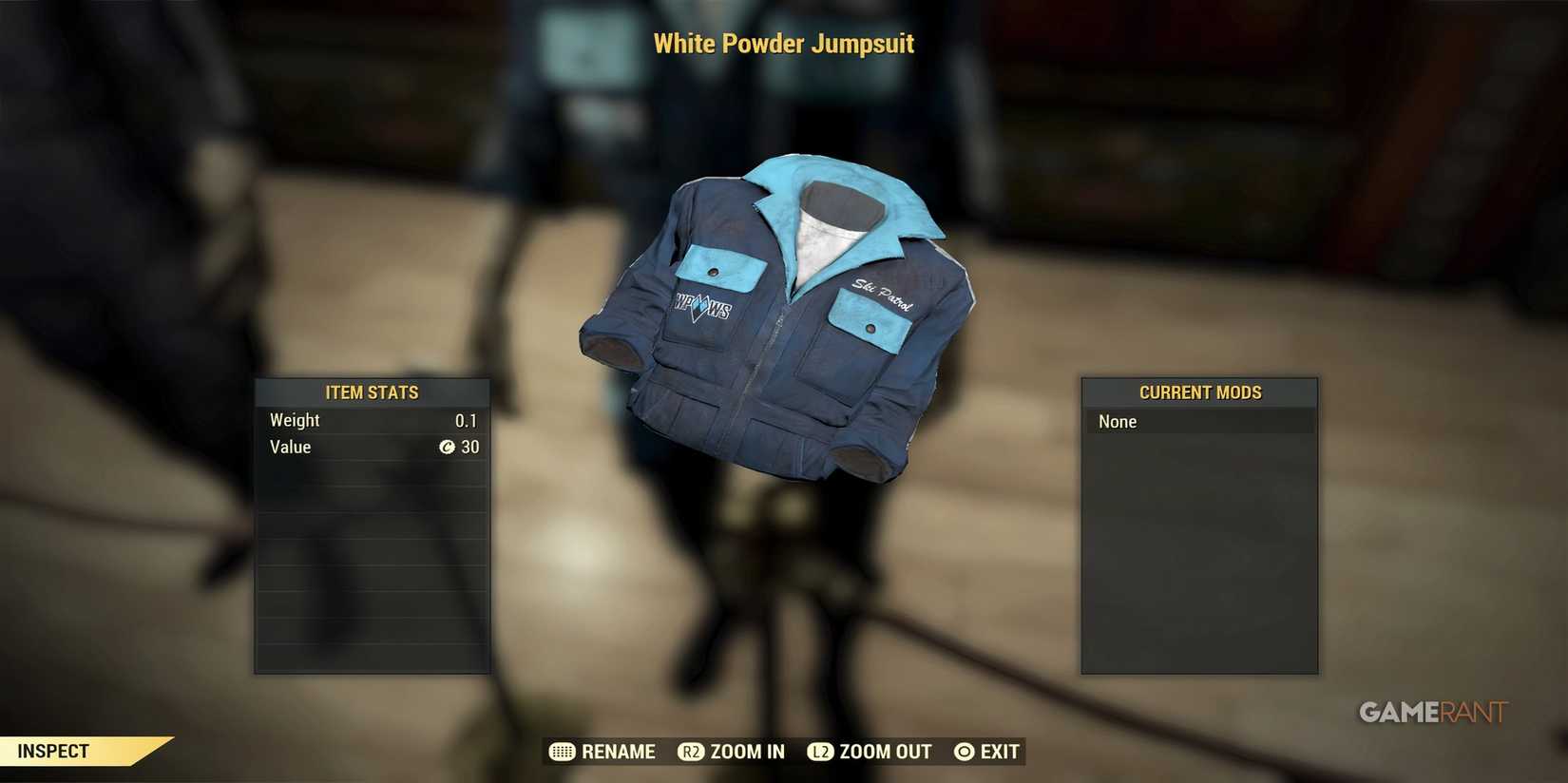Image resolution: width=1568 pixels, height=783 pixels.
Task: Click the White Powder Jumpsuit title
Action: 783,44
